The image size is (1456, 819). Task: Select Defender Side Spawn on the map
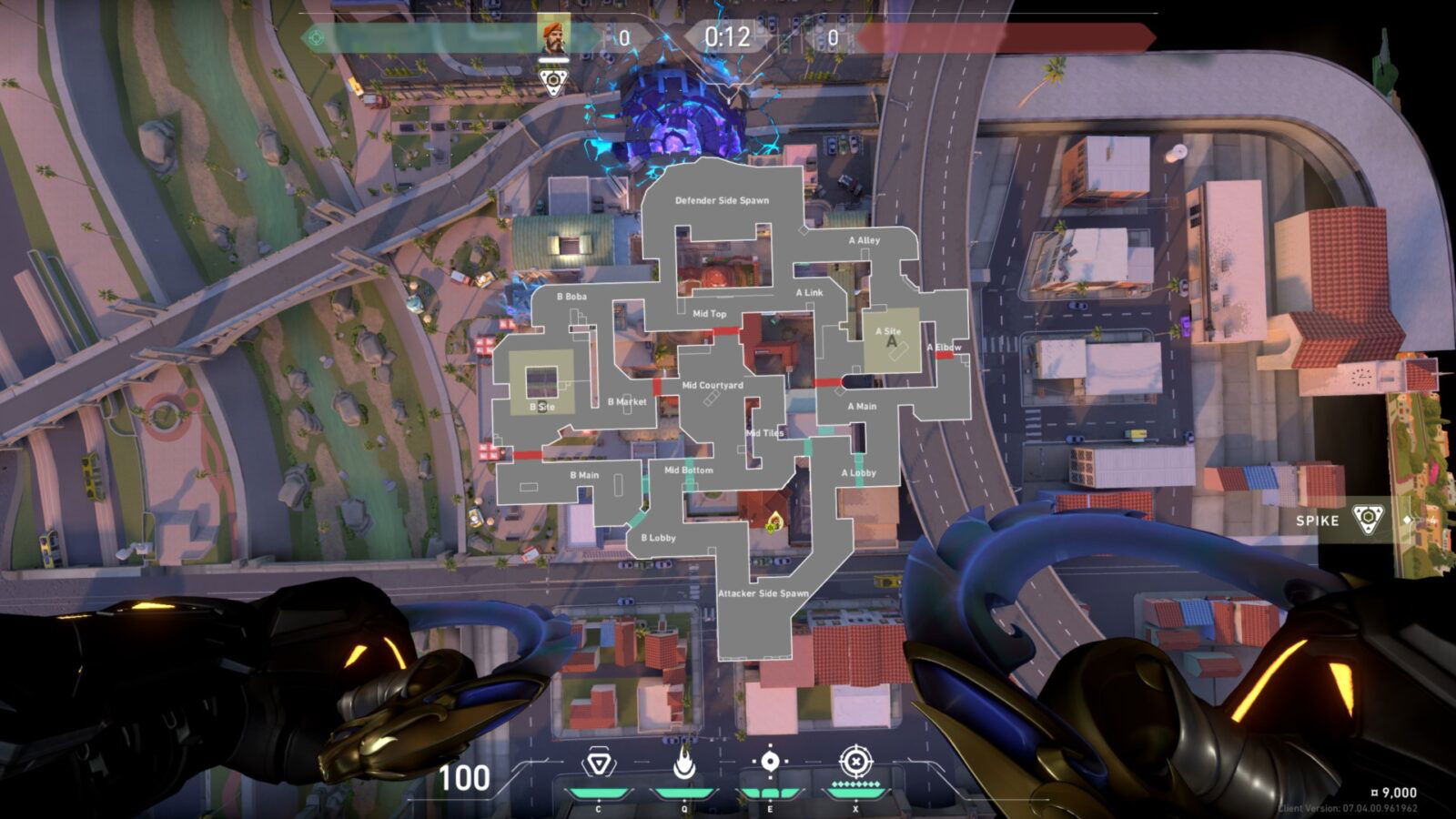(x=722, y=200)
